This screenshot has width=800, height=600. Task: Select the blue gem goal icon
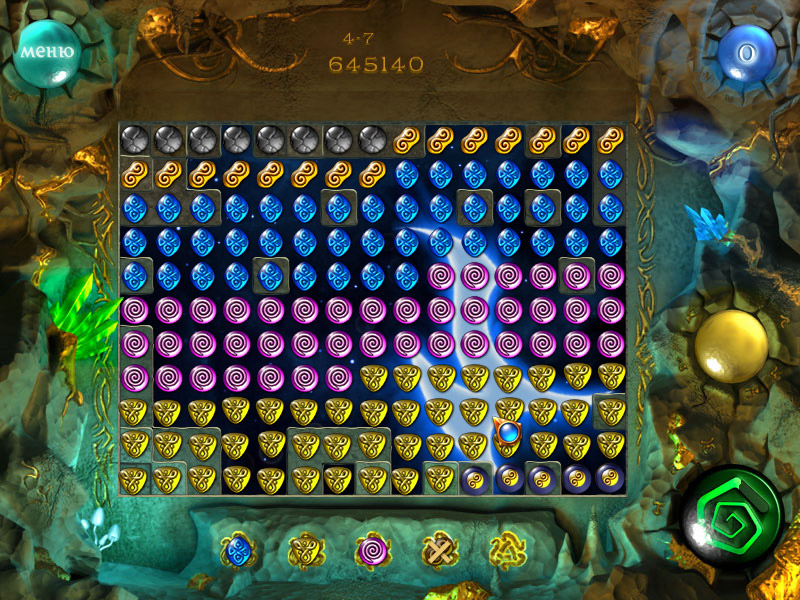point(238,550)
